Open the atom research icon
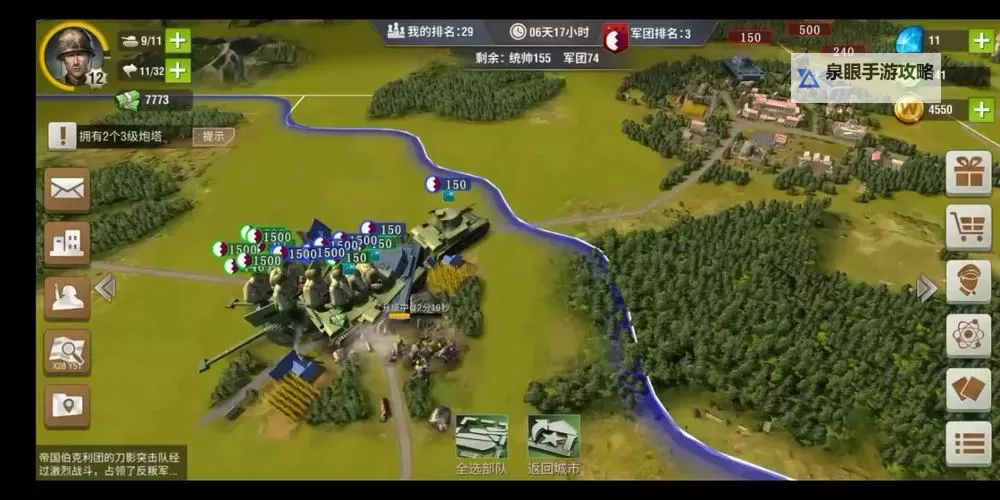 [968, 335]
